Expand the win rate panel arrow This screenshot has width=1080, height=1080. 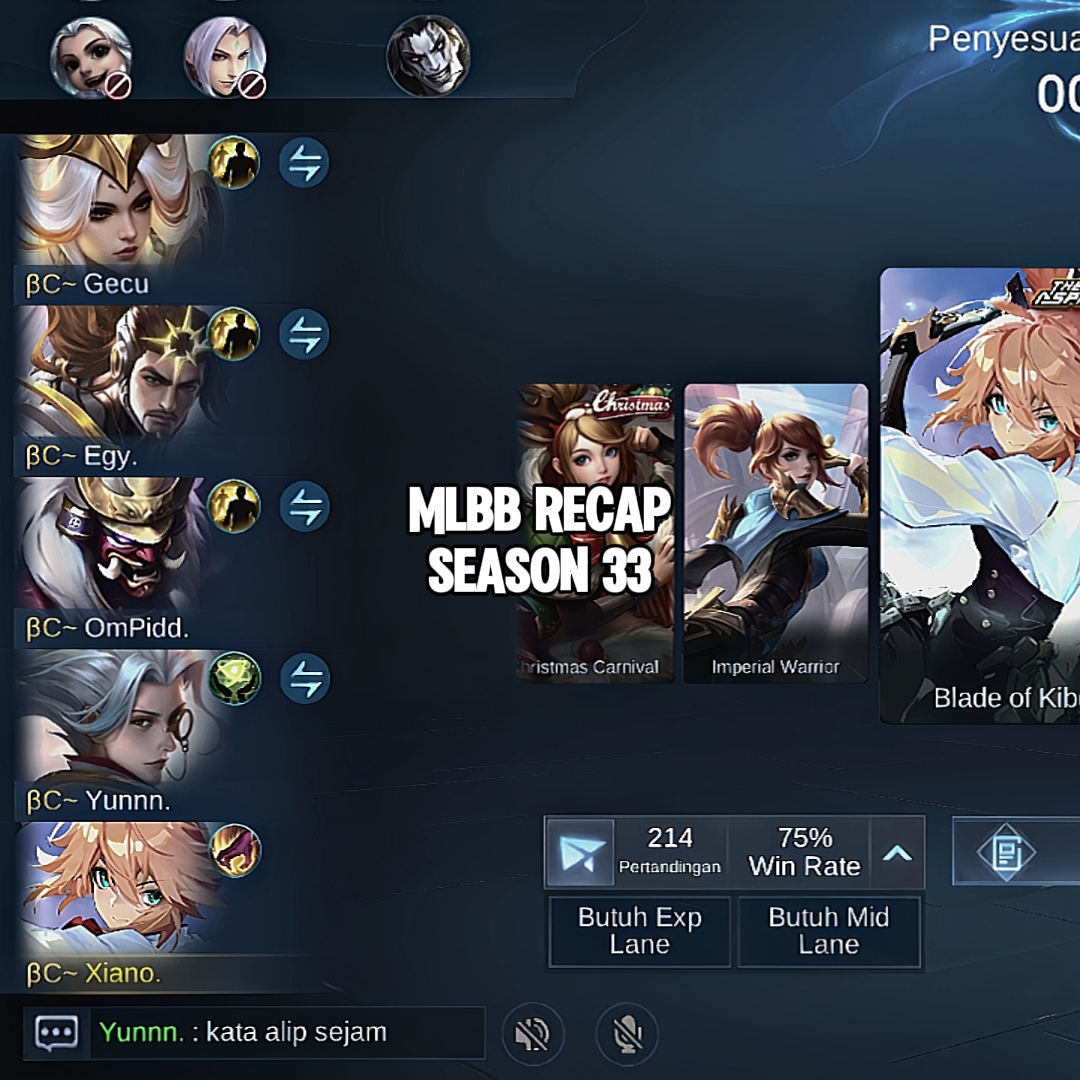[x=897, y=853]
